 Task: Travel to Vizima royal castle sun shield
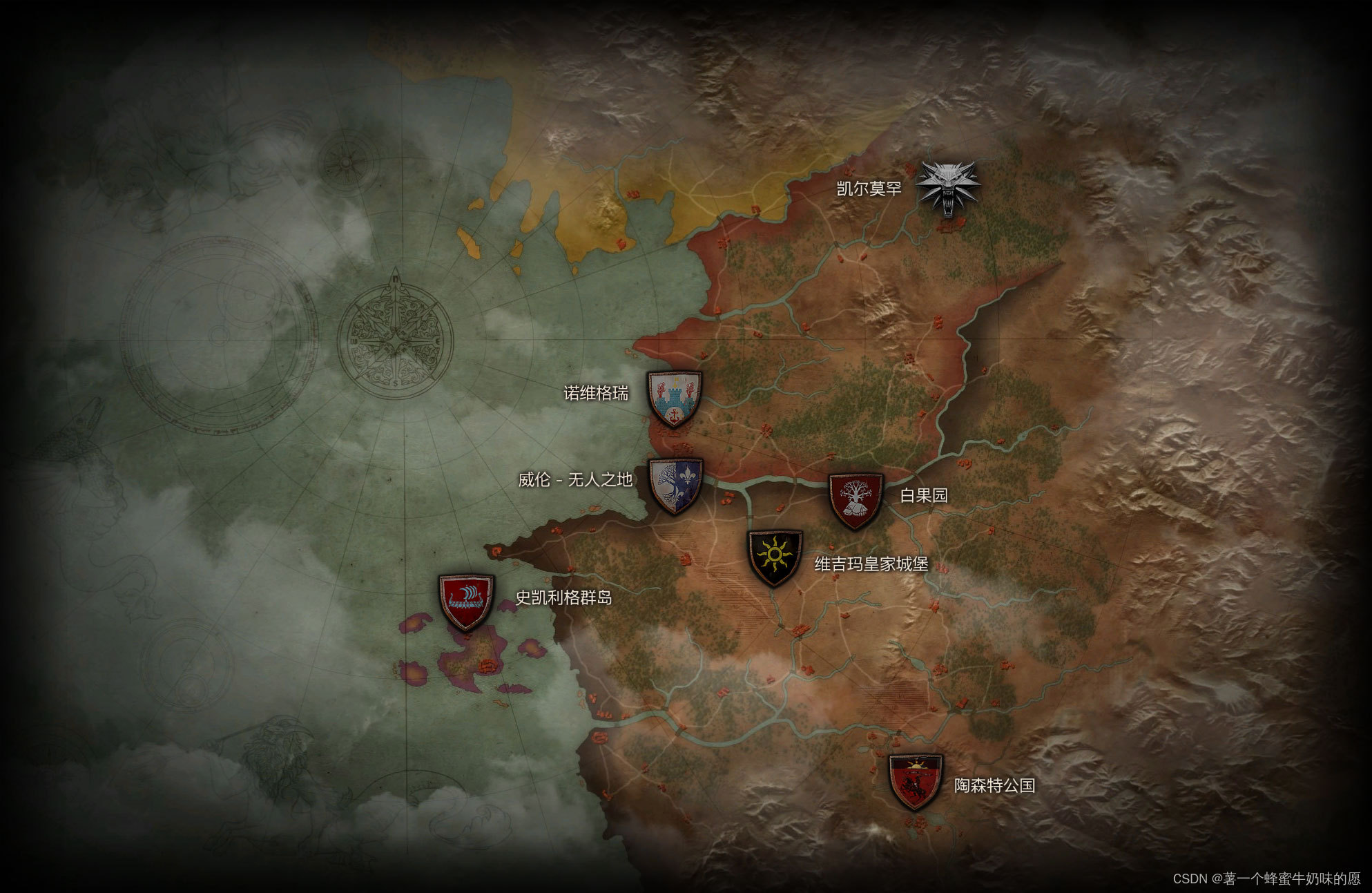pos(775,557)
